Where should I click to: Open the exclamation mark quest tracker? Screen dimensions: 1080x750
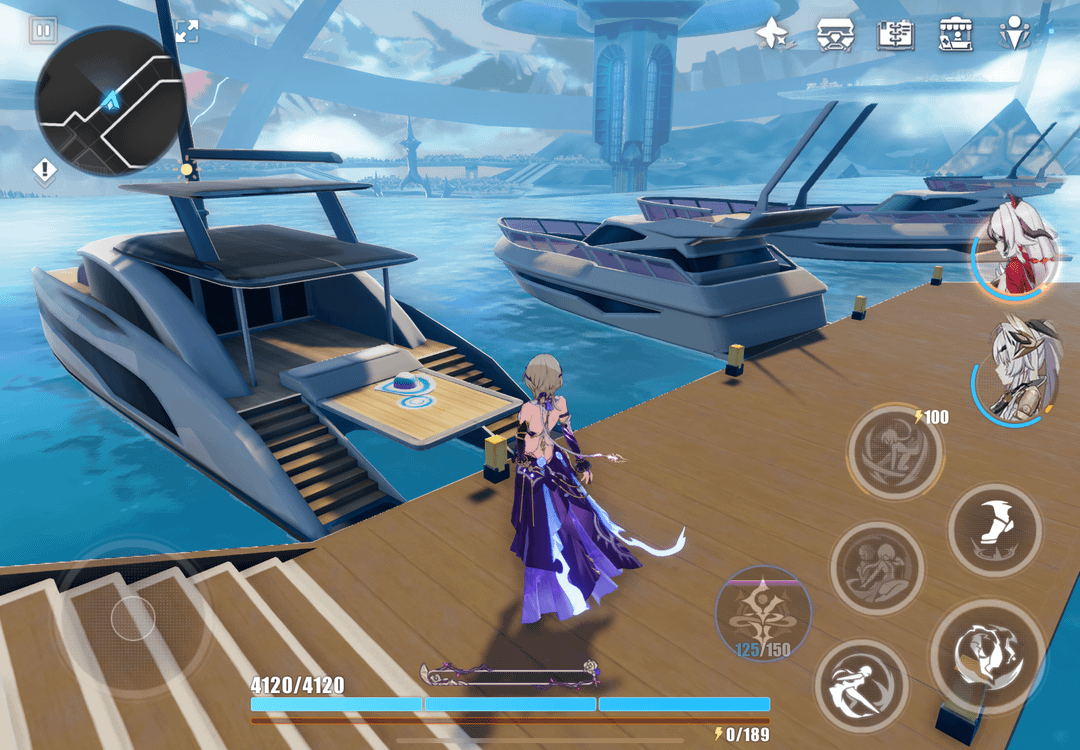45,171
